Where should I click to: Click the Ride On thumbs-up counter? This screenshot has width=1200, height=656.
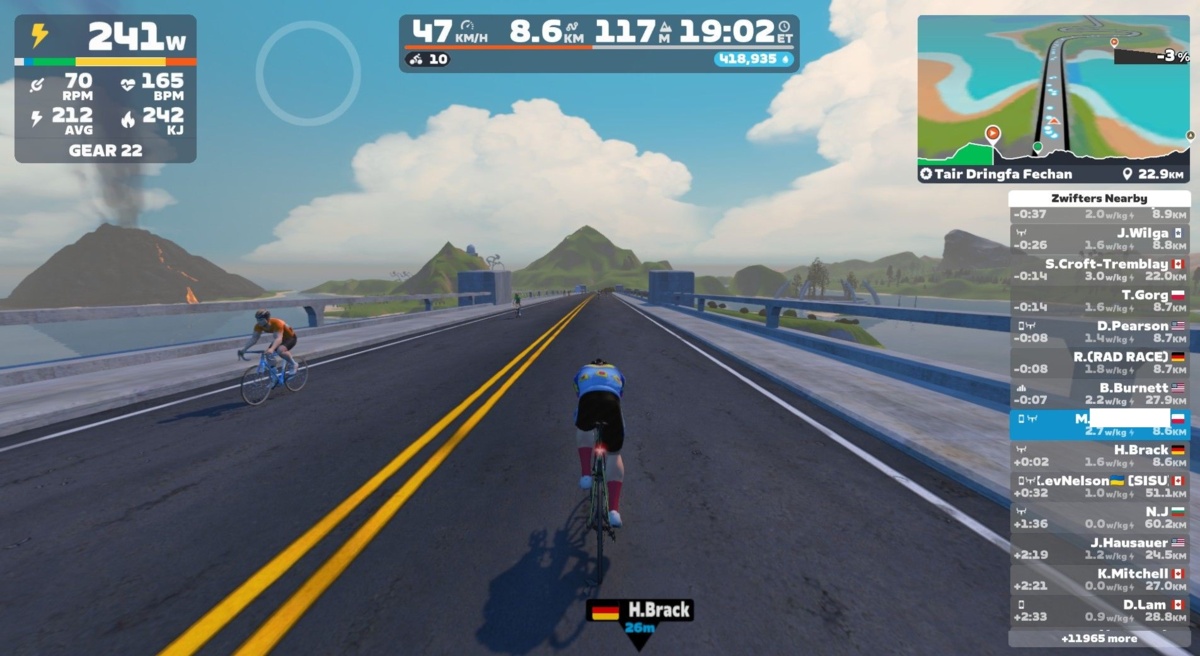(x=427, y=59)
